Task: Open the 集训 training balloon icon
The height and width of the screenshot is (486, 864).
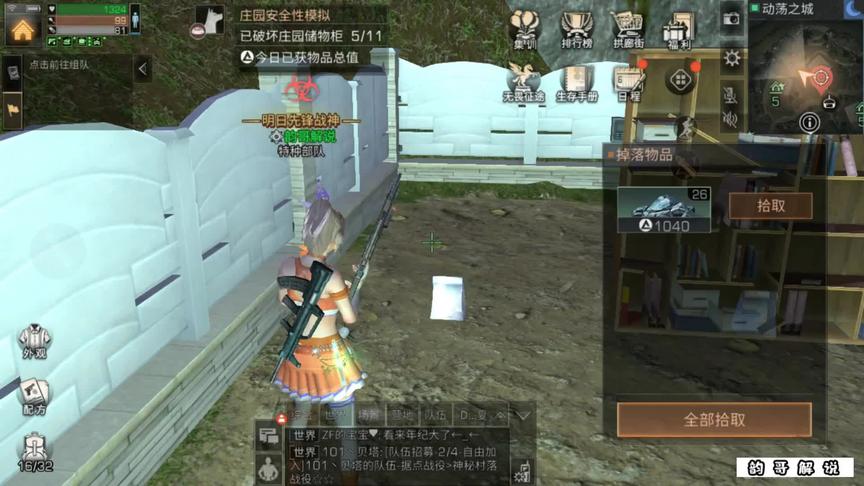Action: [525, 30]
